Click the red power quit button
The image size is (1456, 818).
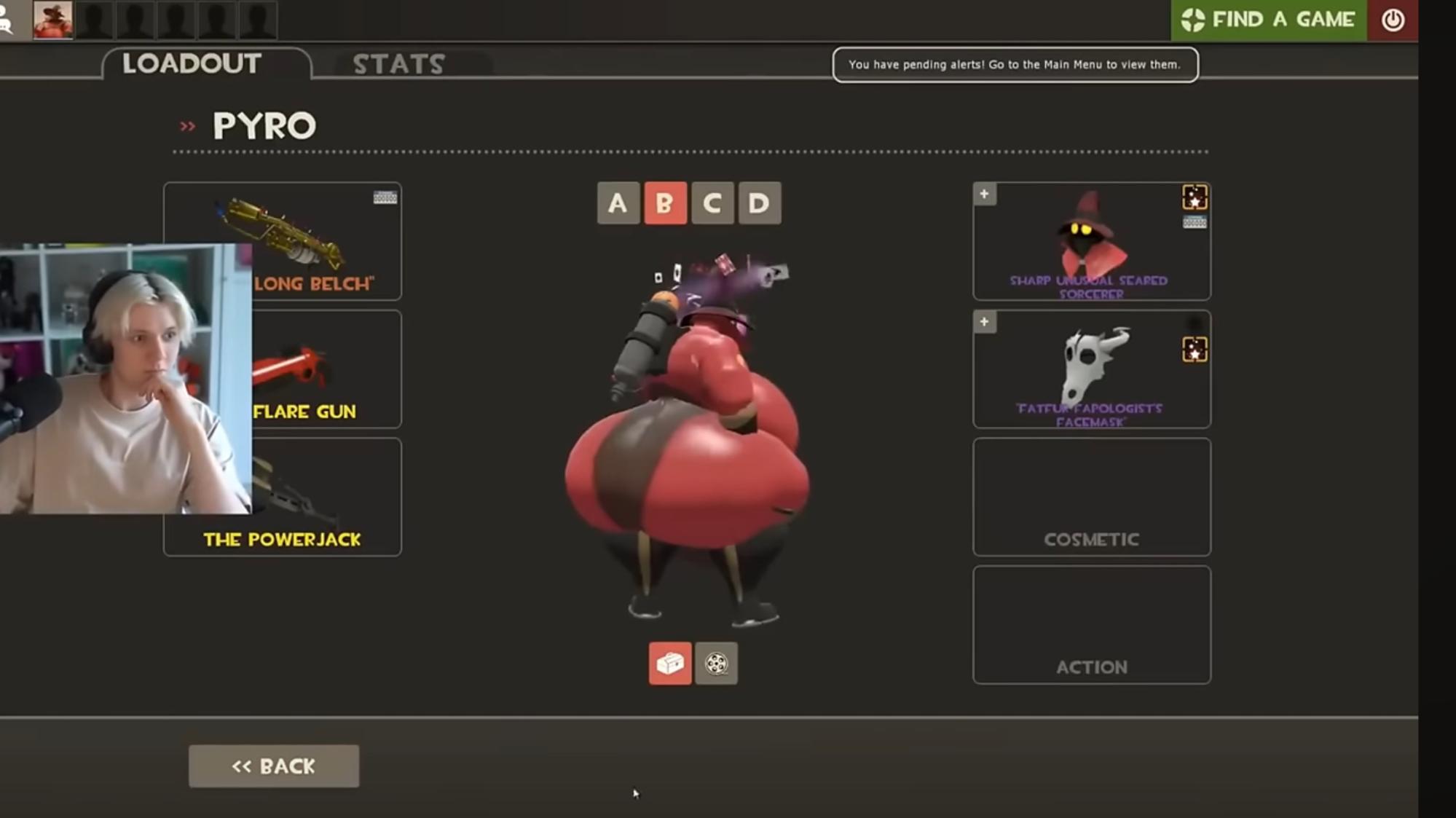point(1392,20)
